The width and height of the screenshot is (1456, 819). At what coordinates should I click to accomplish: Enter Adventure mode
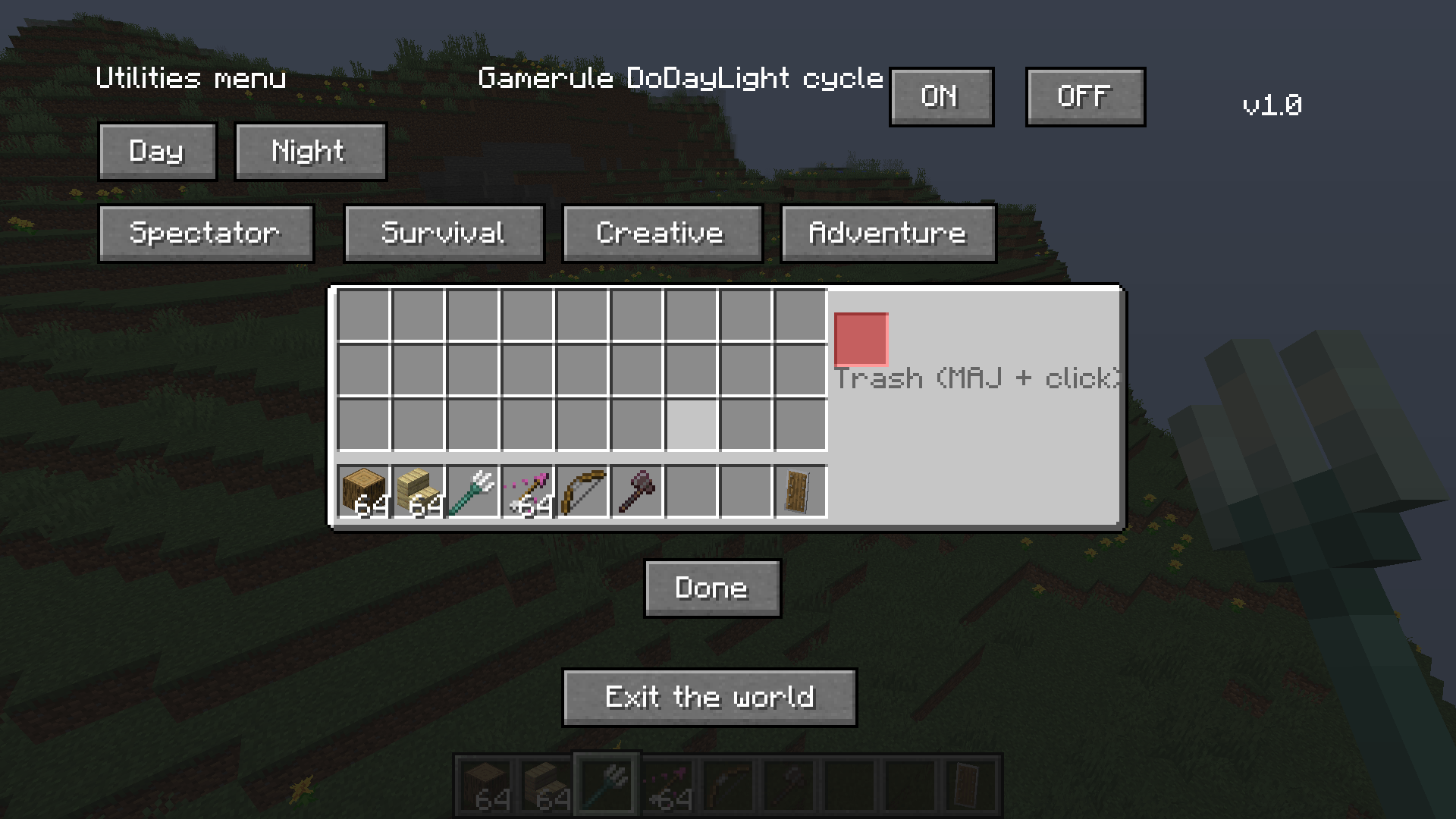coord(887,234)
